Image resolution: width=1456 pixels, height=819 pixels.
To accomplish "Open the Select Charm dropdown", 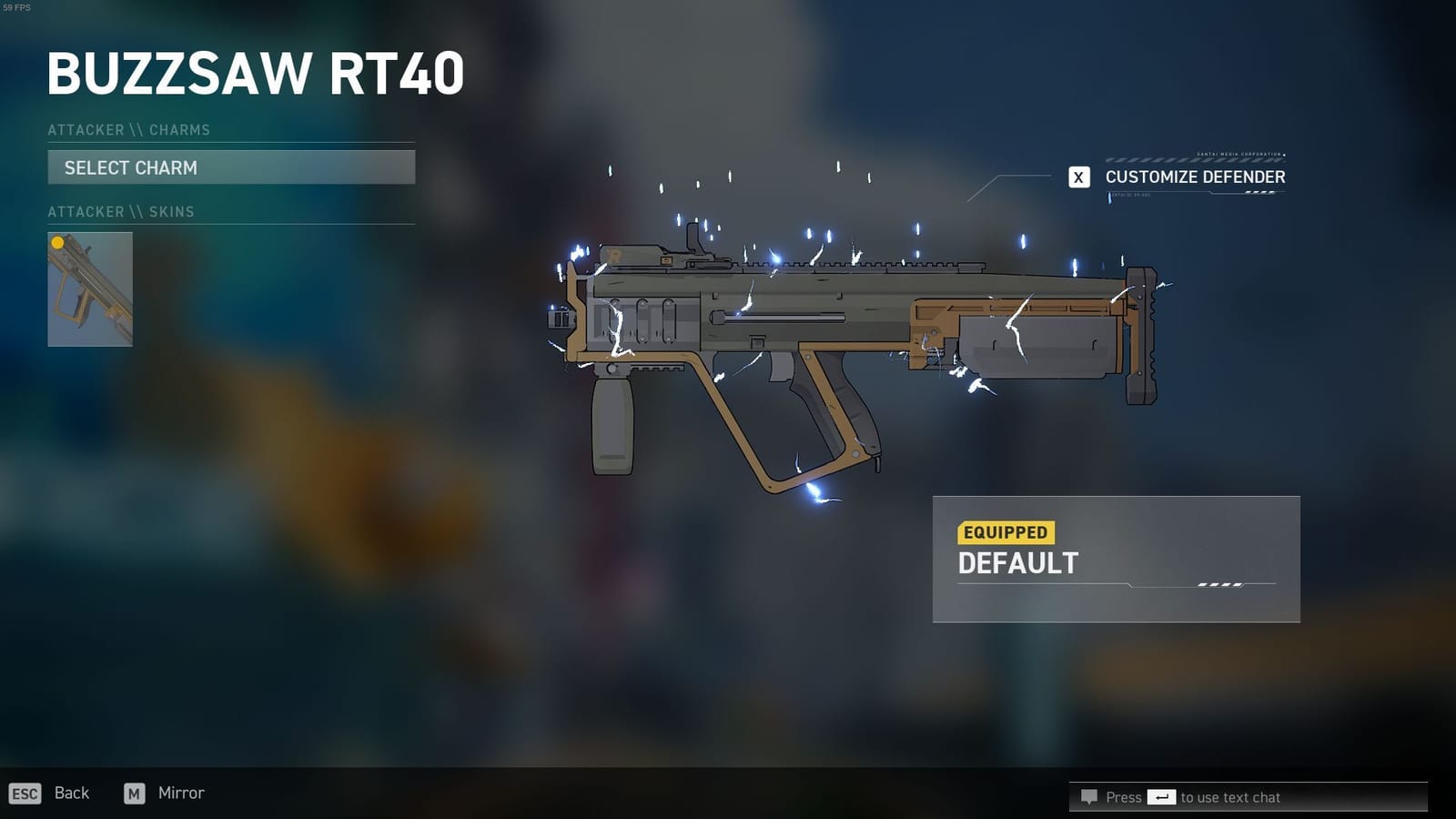I will click(231, 167).
